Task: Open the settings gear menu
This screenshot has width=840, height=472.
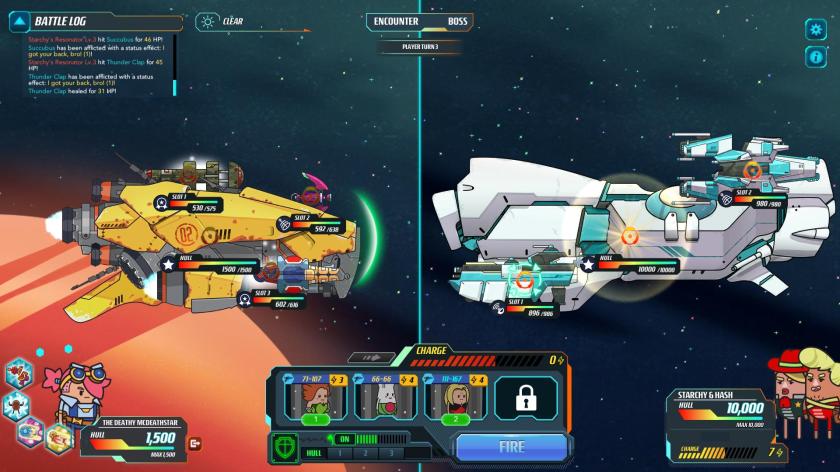Action: tap(815, 29)
